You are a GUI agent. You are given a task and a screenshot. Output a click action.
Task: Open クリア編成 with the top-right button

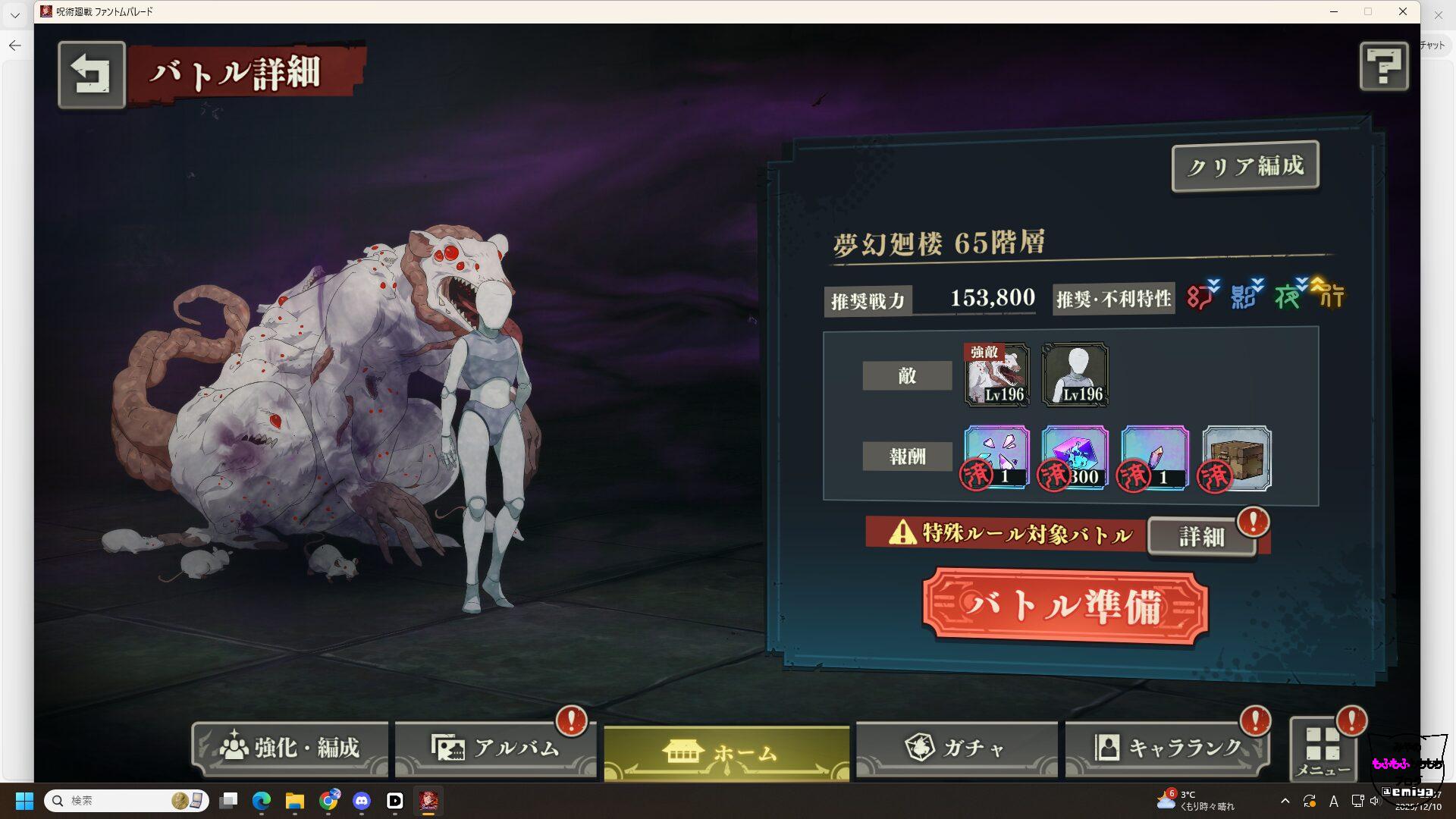(x=1244, y=165)
